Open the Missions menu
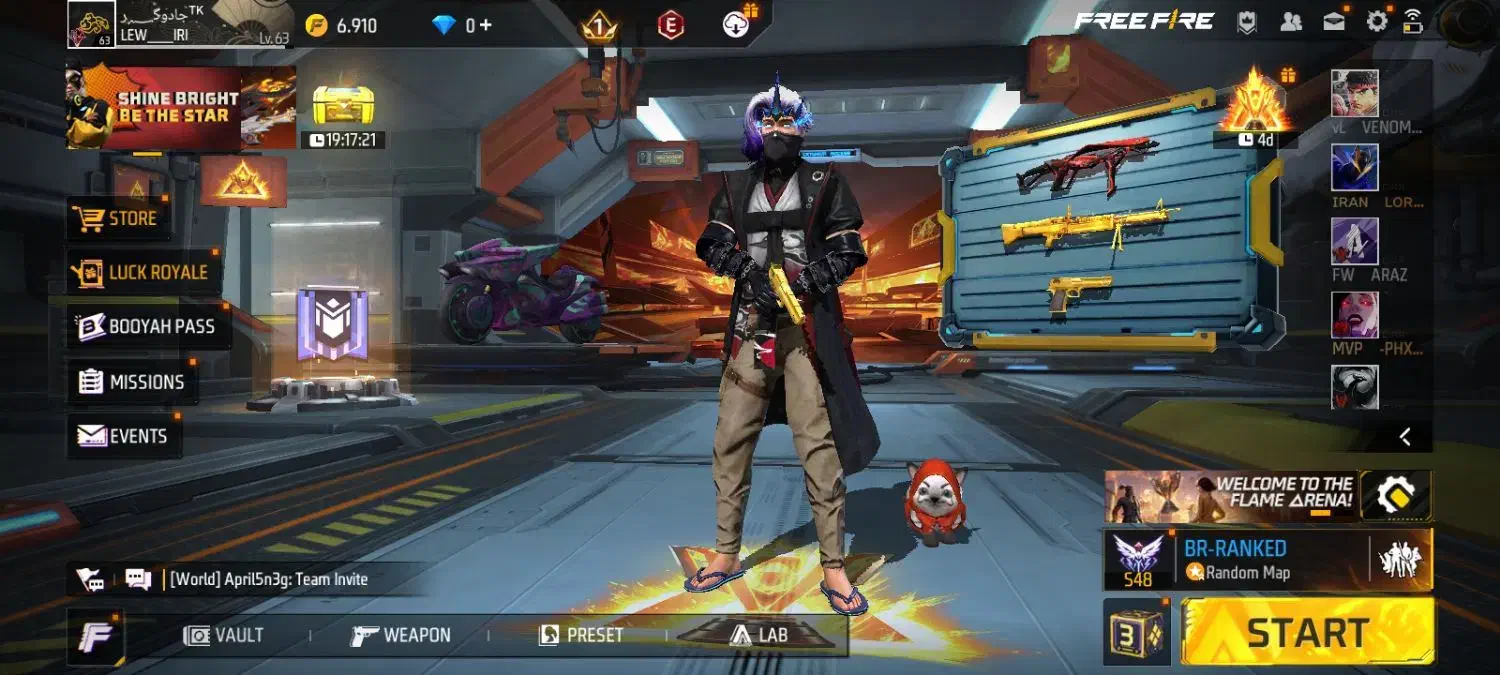 [x=133, y=382]
